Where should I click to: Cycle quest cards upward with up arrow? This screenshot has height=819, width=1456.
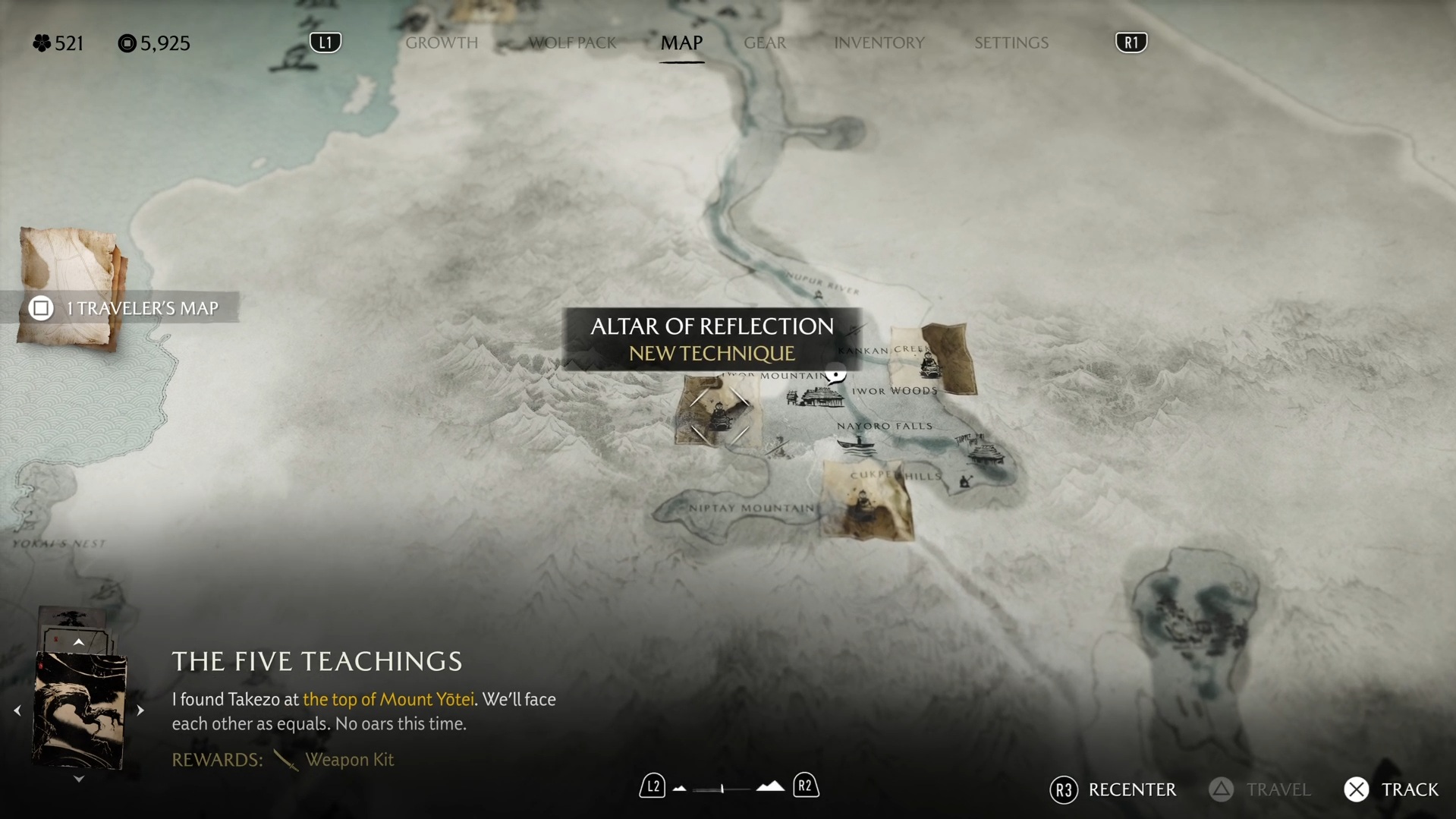click(78, 643)
